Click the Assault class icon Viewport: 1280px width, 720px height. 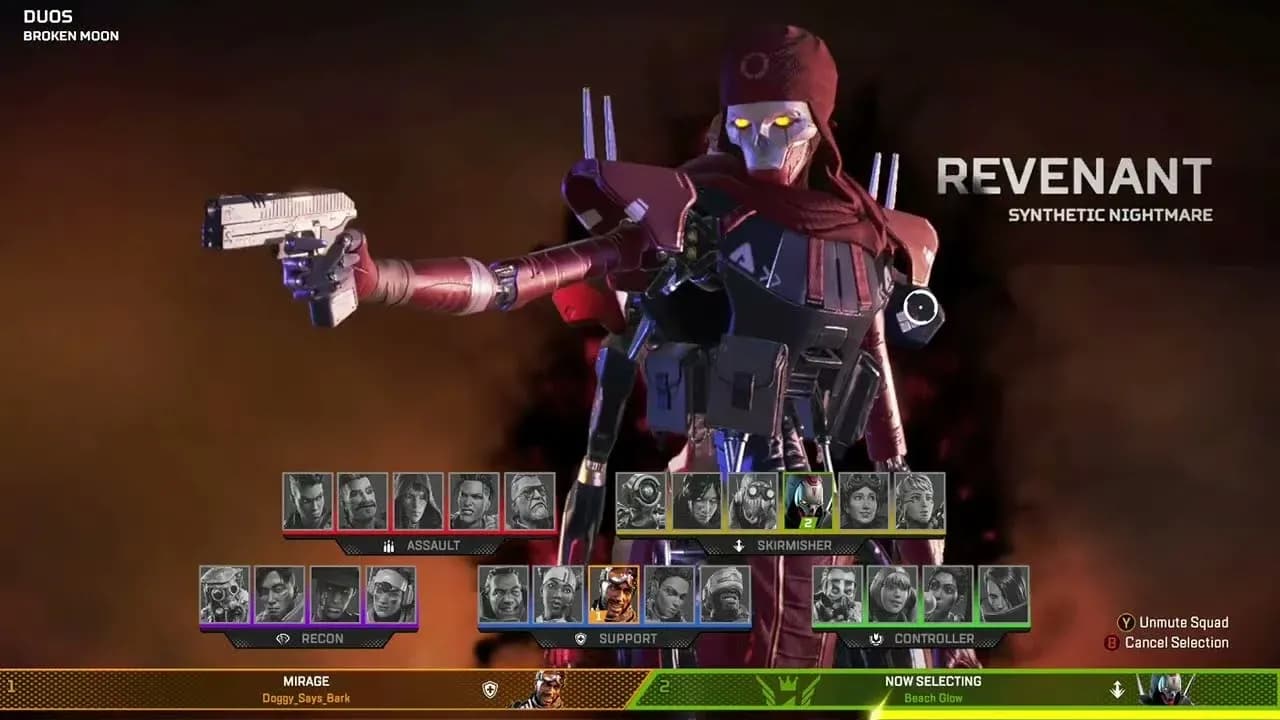pyautogui.click(x=388, y=546)
